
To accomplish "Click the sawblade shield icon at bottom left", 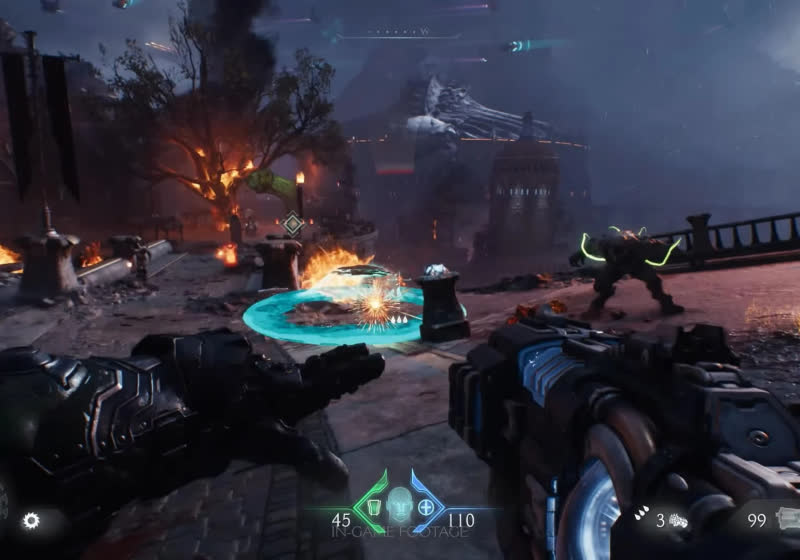I will click(31, 520).
